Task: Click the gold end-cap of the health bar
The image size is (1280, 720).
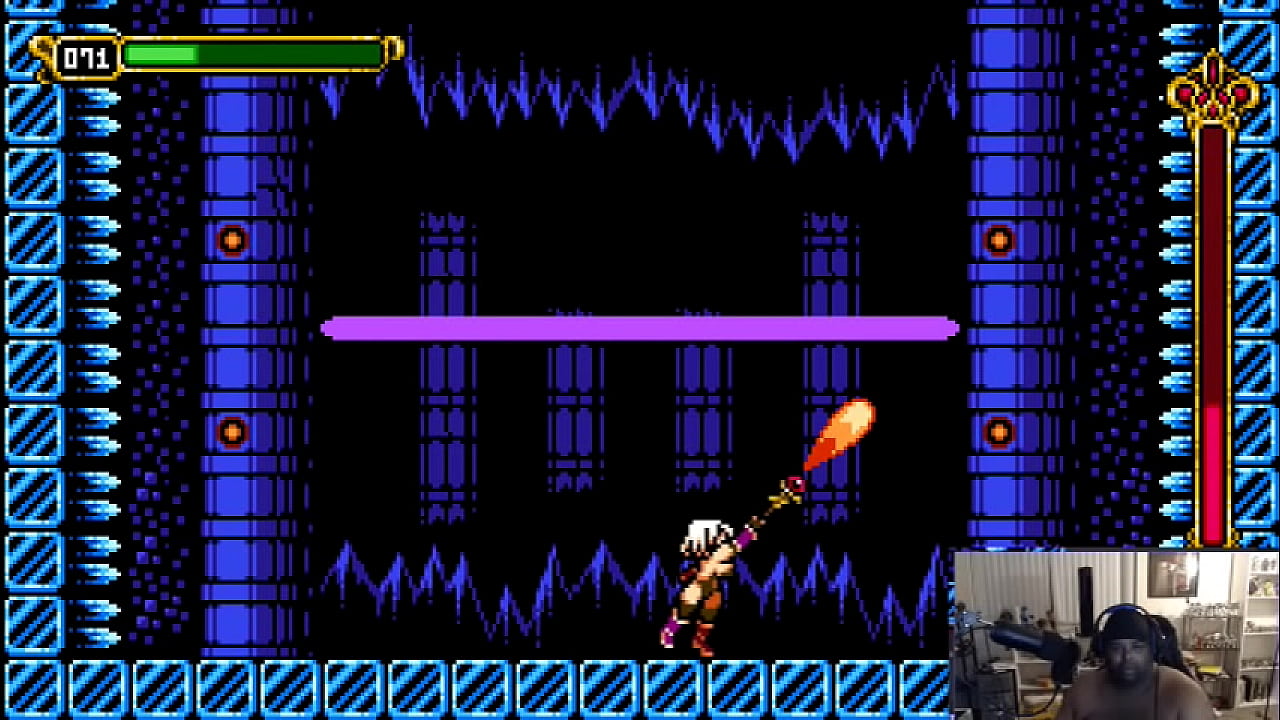Action: coord(393,47)
